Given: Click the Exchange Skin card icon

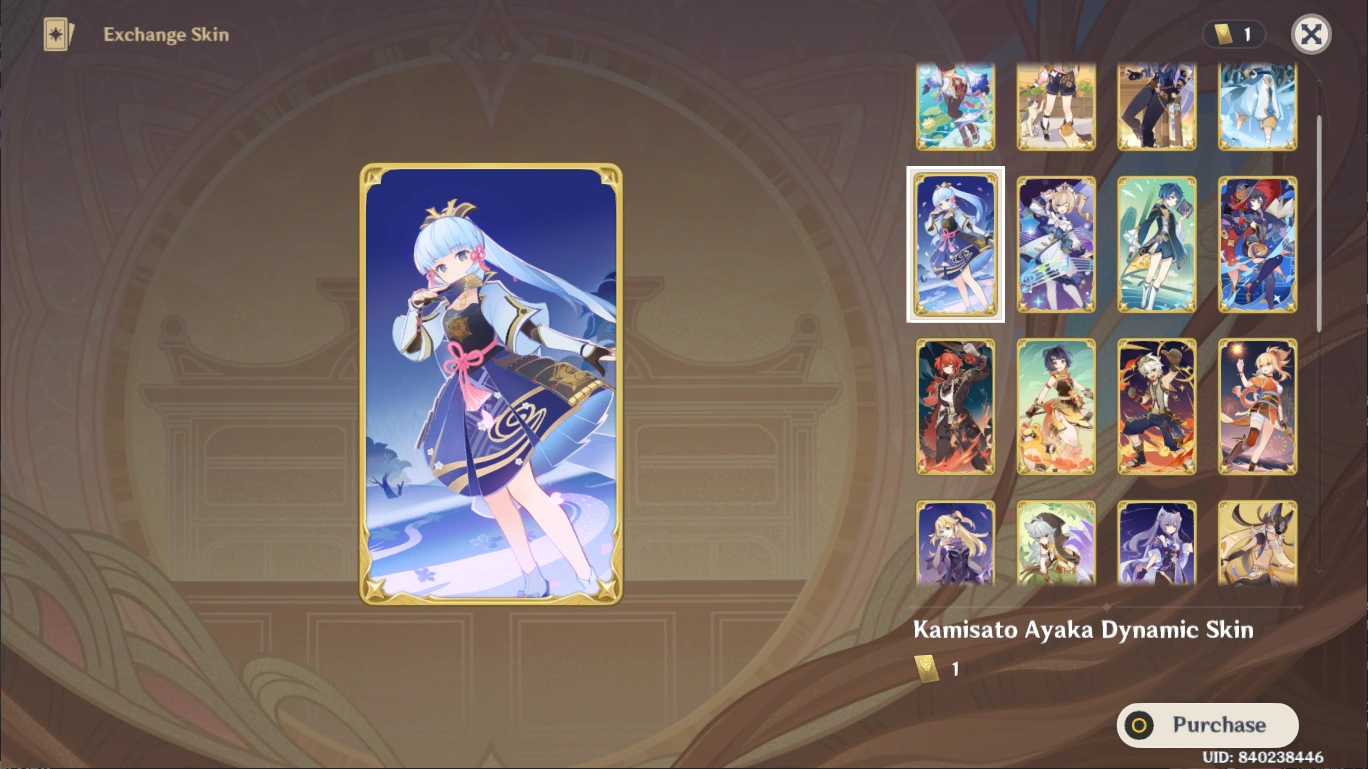Looking at the screenshot, I should click(x=57, y=35).
